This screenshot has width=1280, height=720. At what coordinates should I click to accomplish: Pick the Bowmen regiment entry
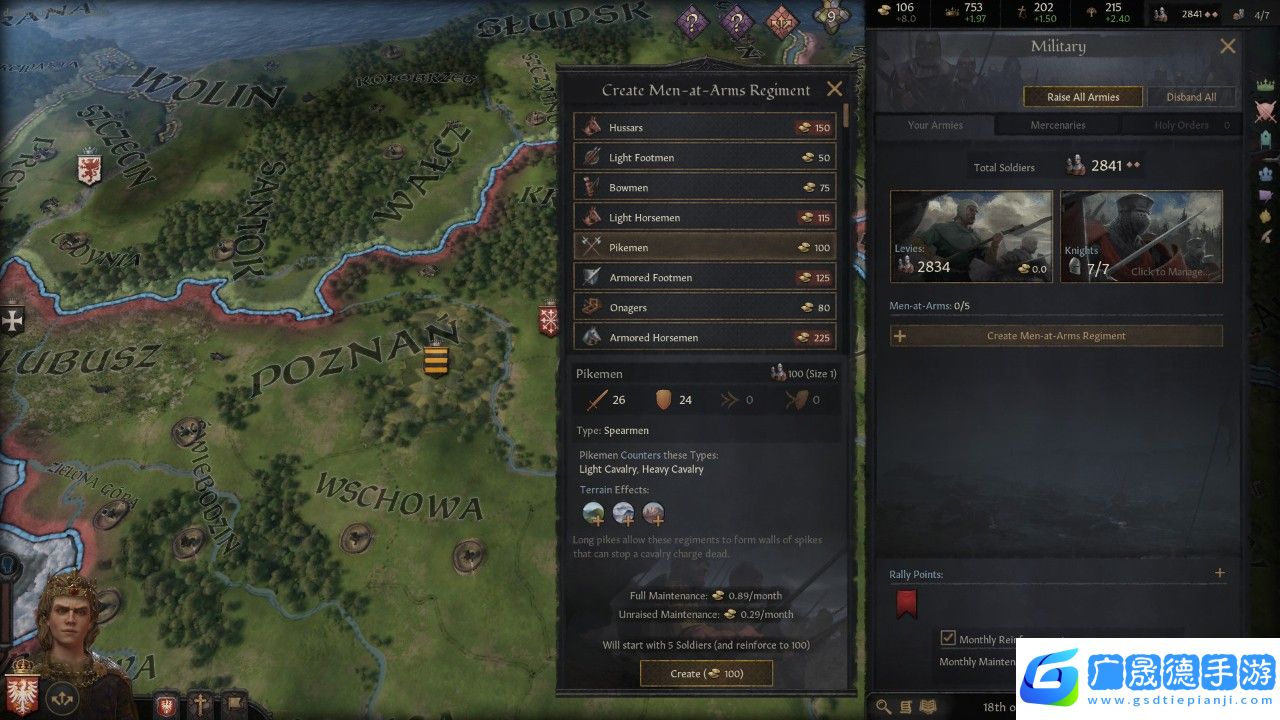705,187
